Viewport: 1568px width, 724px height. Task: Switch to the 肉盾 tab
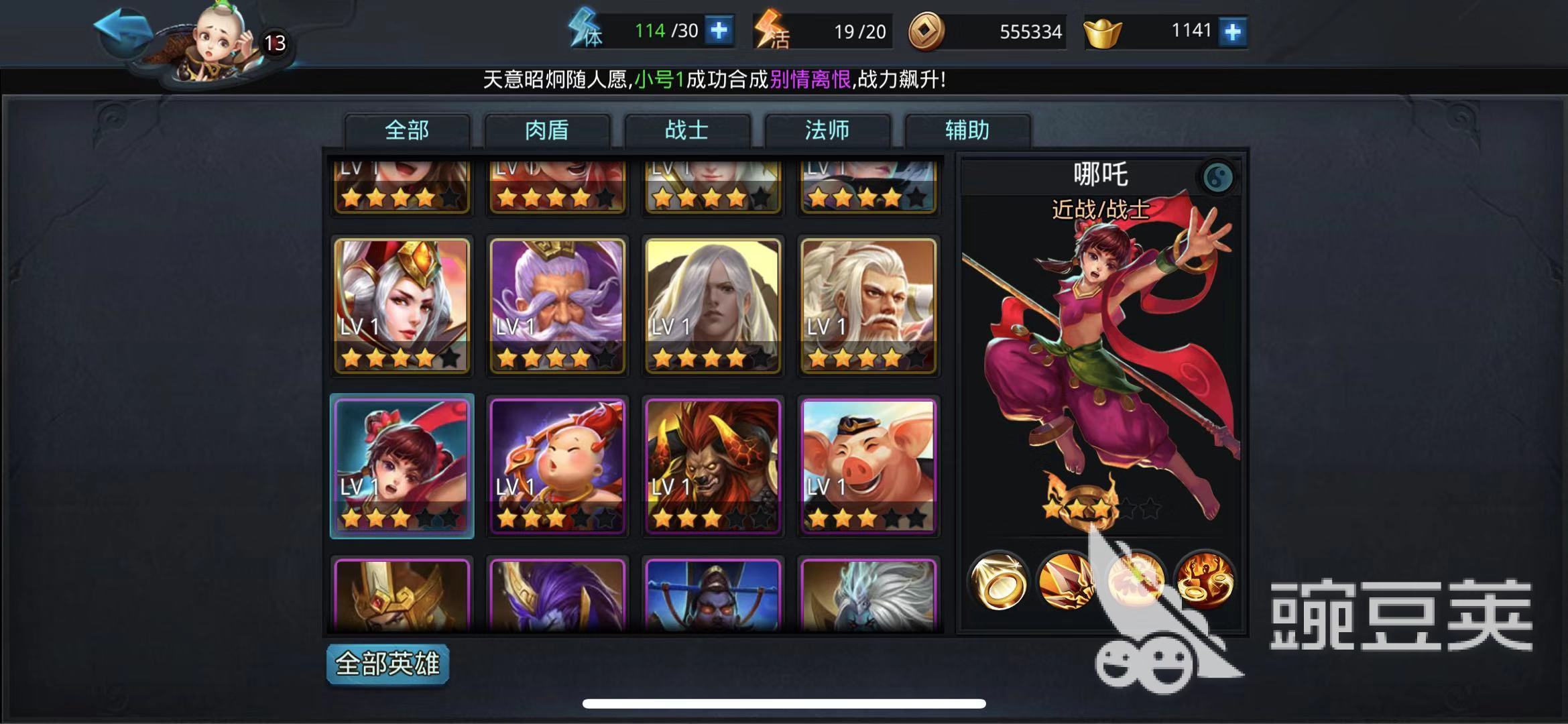547,130
